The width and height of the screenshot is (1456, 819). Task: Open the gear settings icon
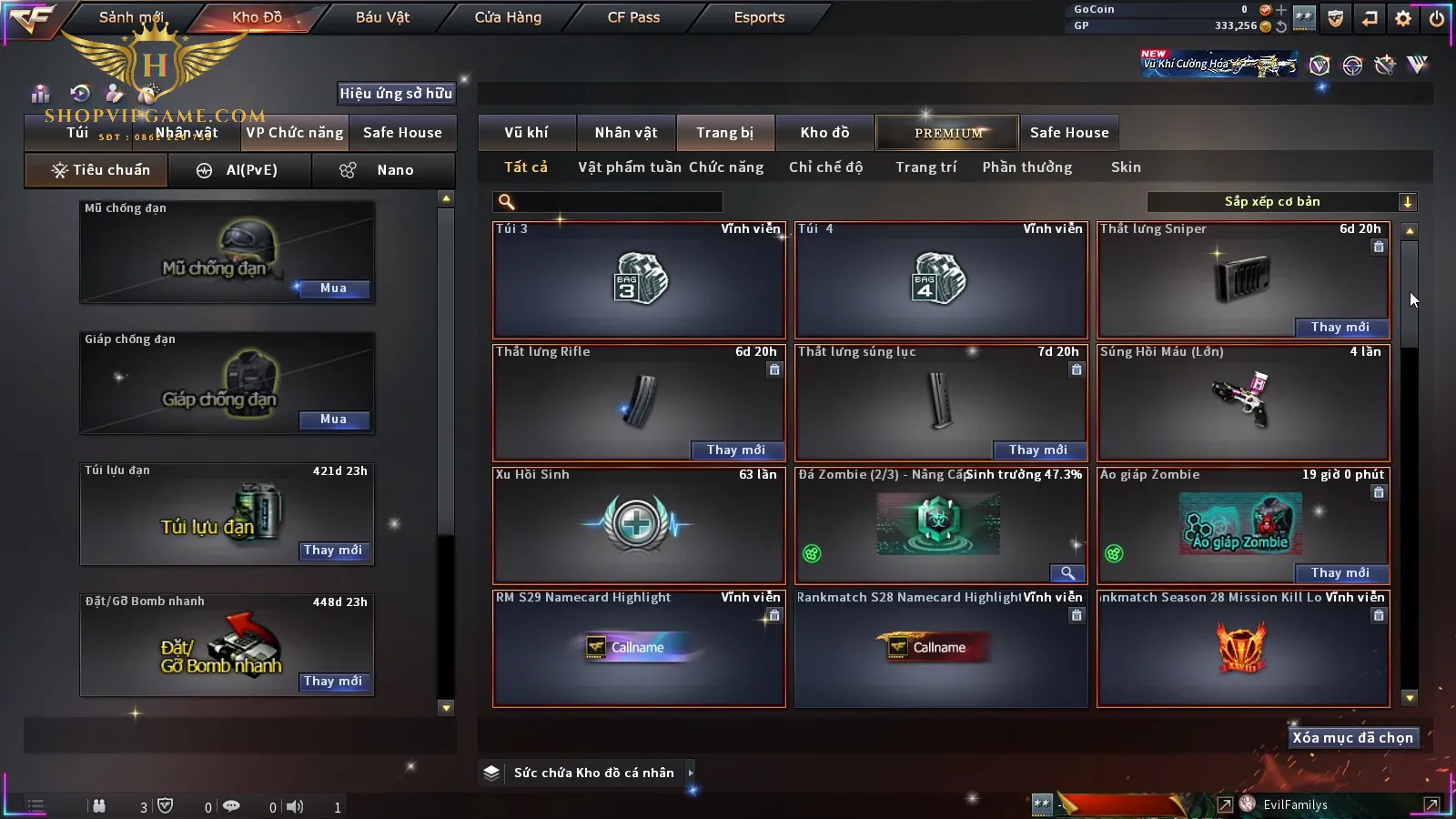(x=1403, y=18)
